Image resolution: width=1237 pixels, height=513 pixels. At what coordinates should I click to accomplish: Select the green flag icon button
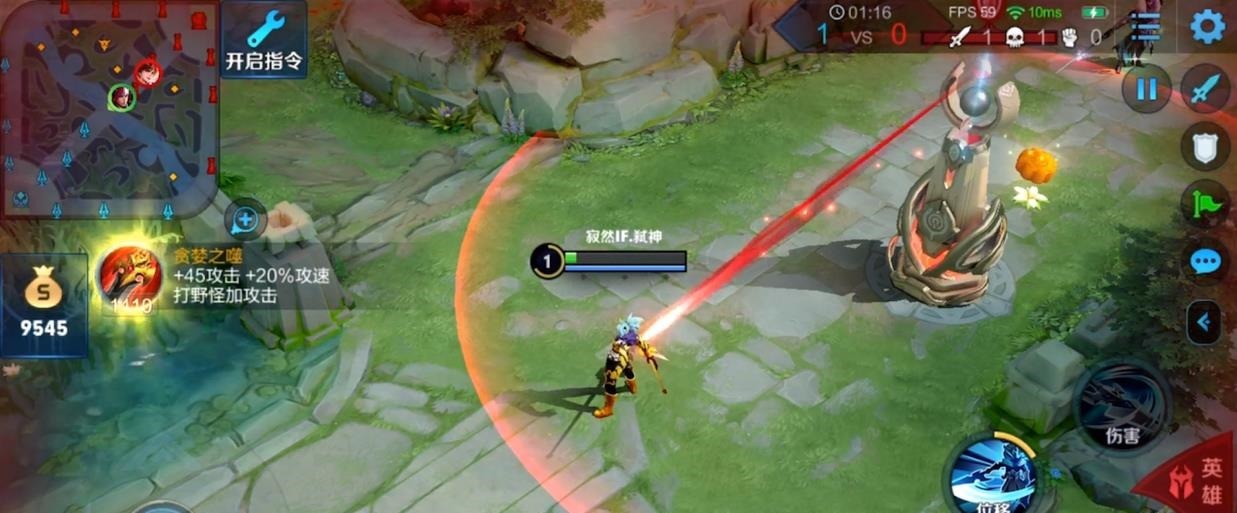(x=1206, y=204)
